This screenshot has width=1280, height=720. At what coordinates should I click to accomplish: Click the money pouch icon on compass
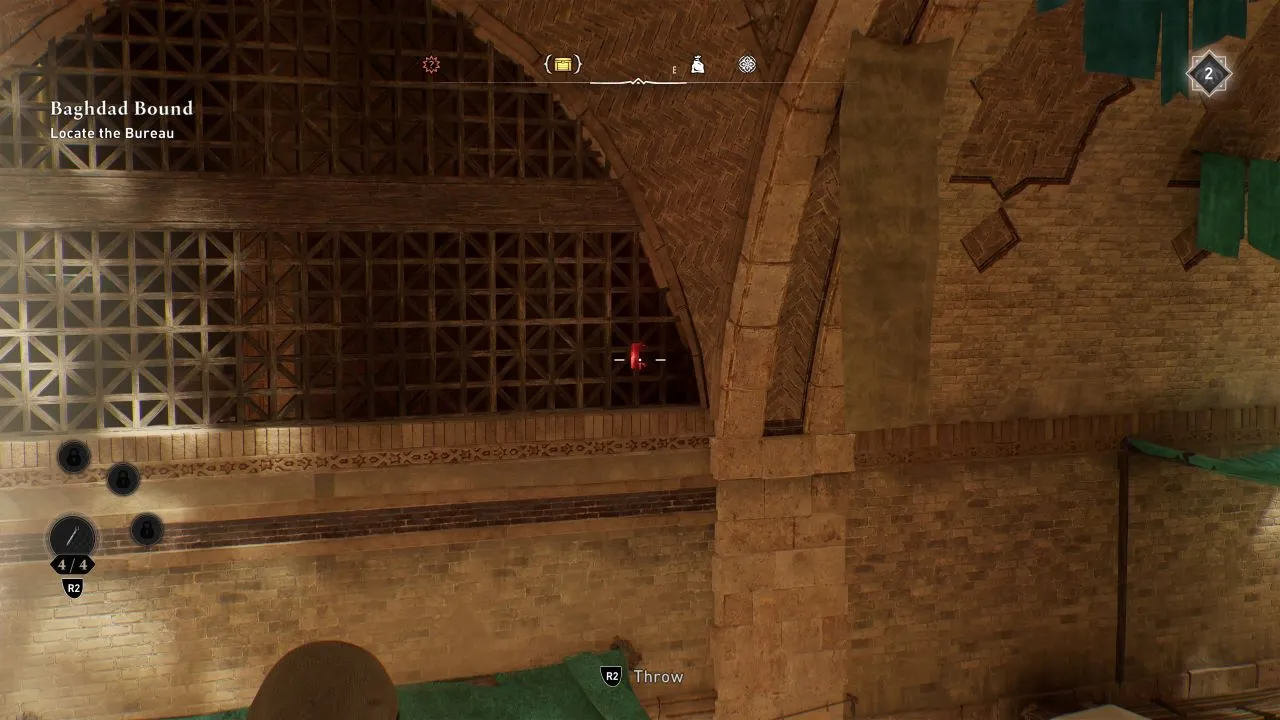(696, 63)
